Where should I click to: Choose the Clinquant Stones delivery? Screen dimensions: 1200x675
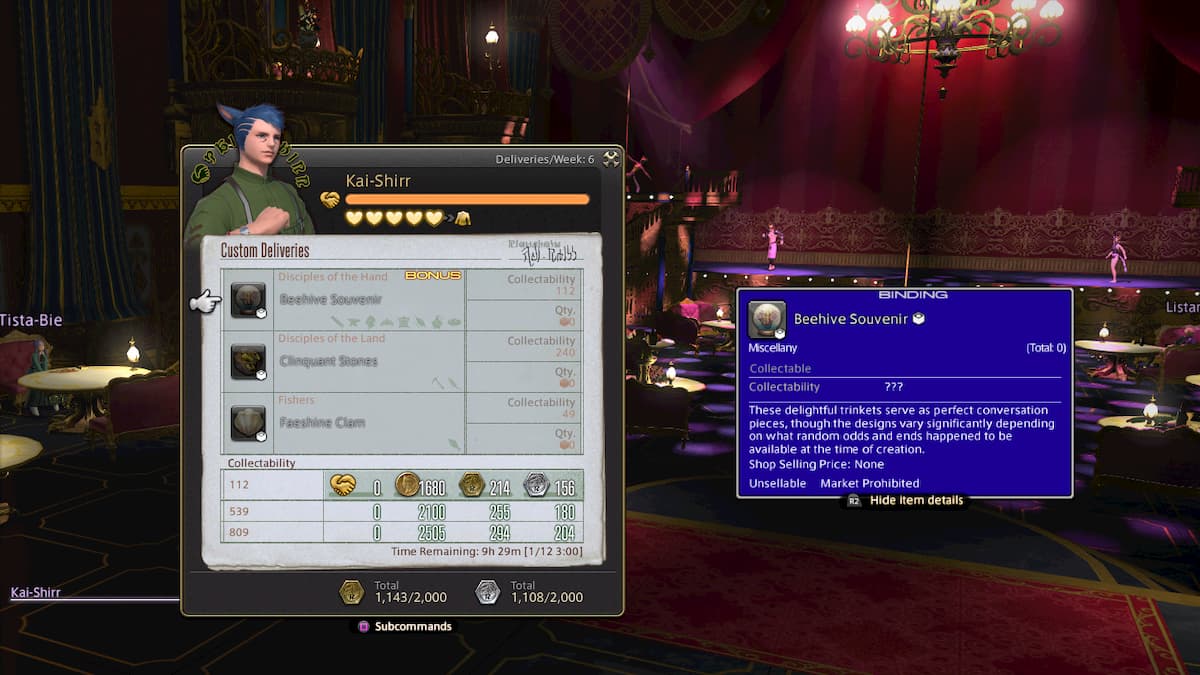pyautogui.click(x=342, y=361)
